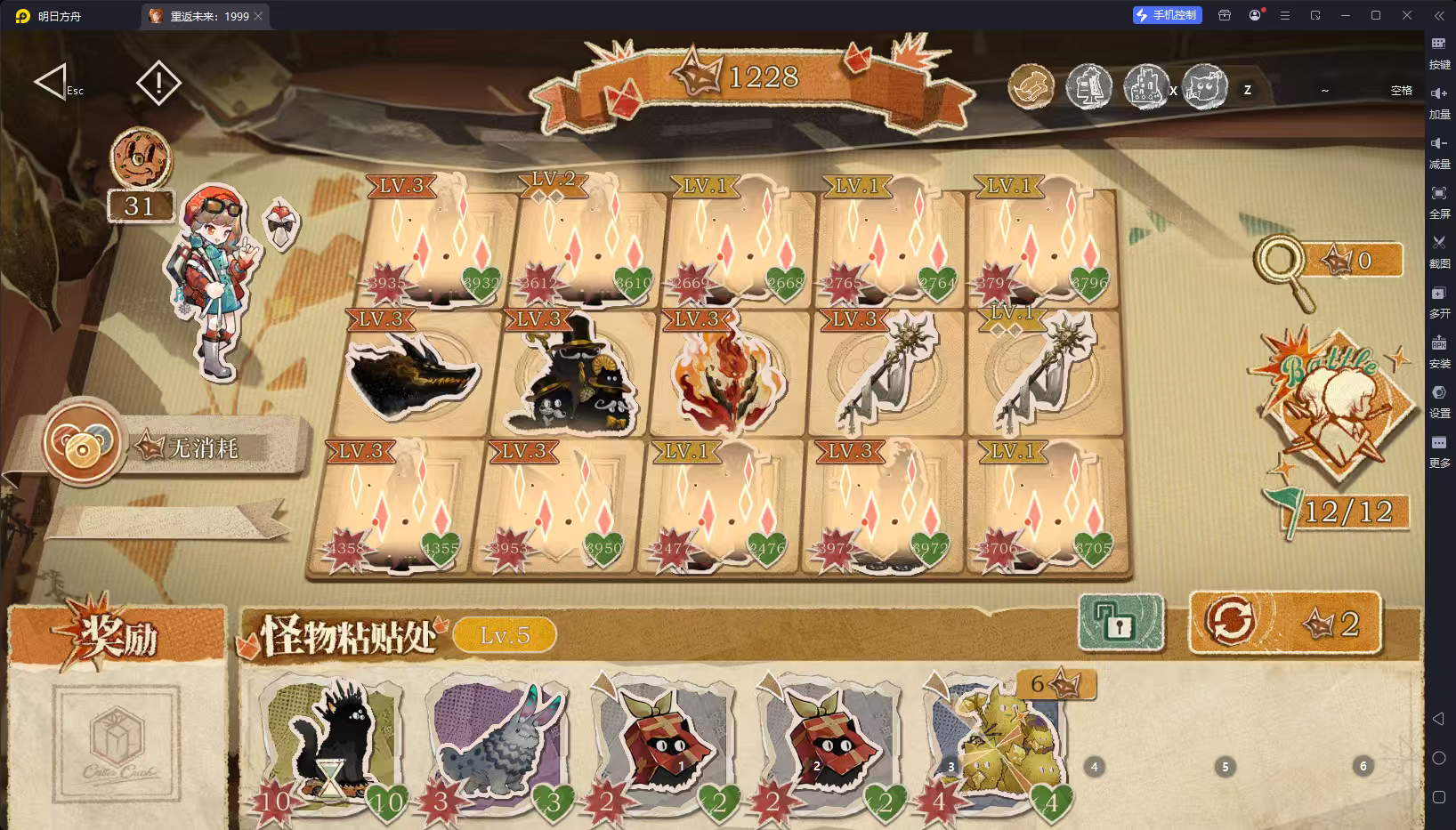The width and height of the screenshot is (1456, 830).
Task: Select the golden fox-paw coin icon
Action: (x=1031, y=87)
